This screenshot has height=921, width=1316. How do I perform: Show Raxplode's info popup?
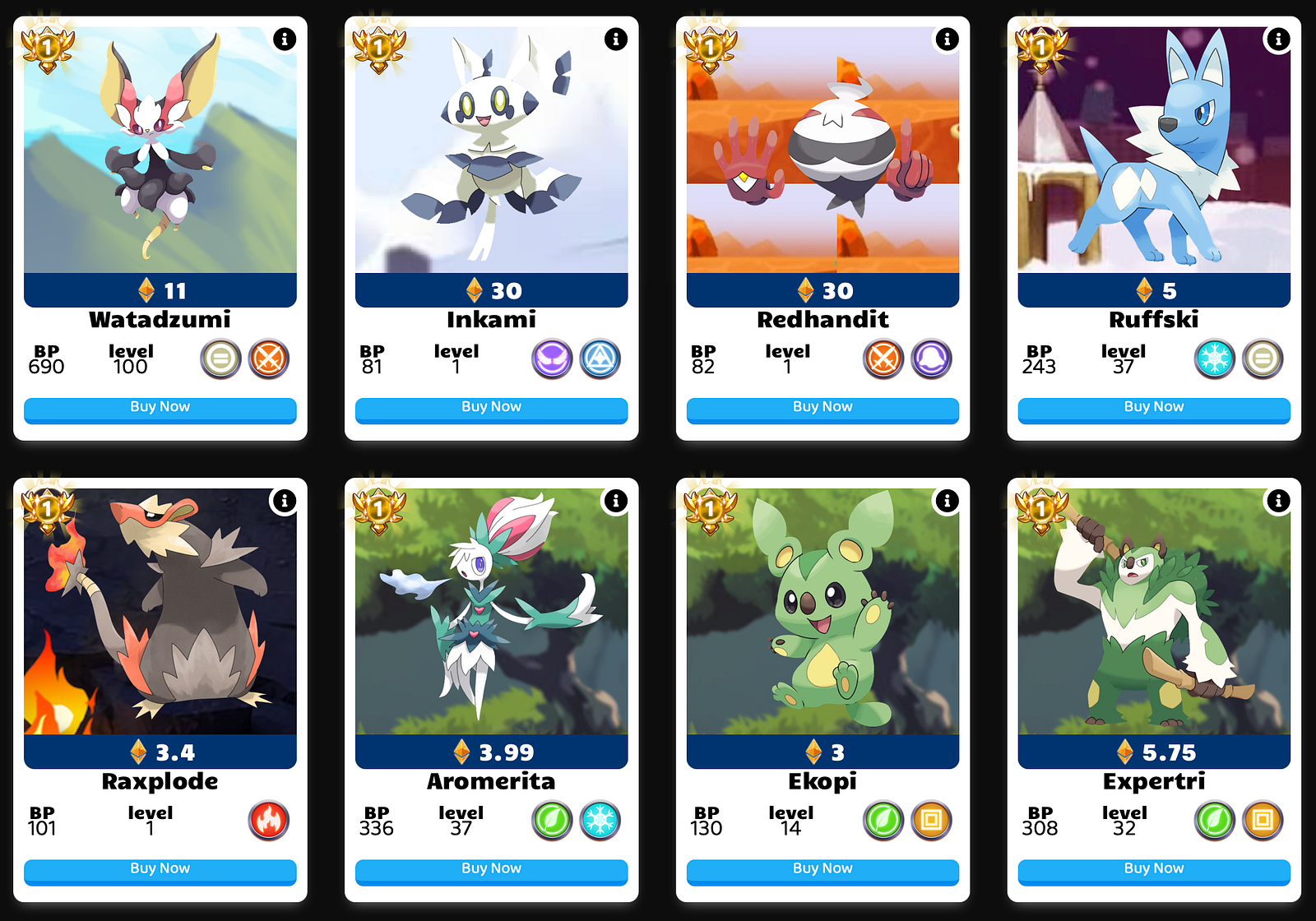285,500
